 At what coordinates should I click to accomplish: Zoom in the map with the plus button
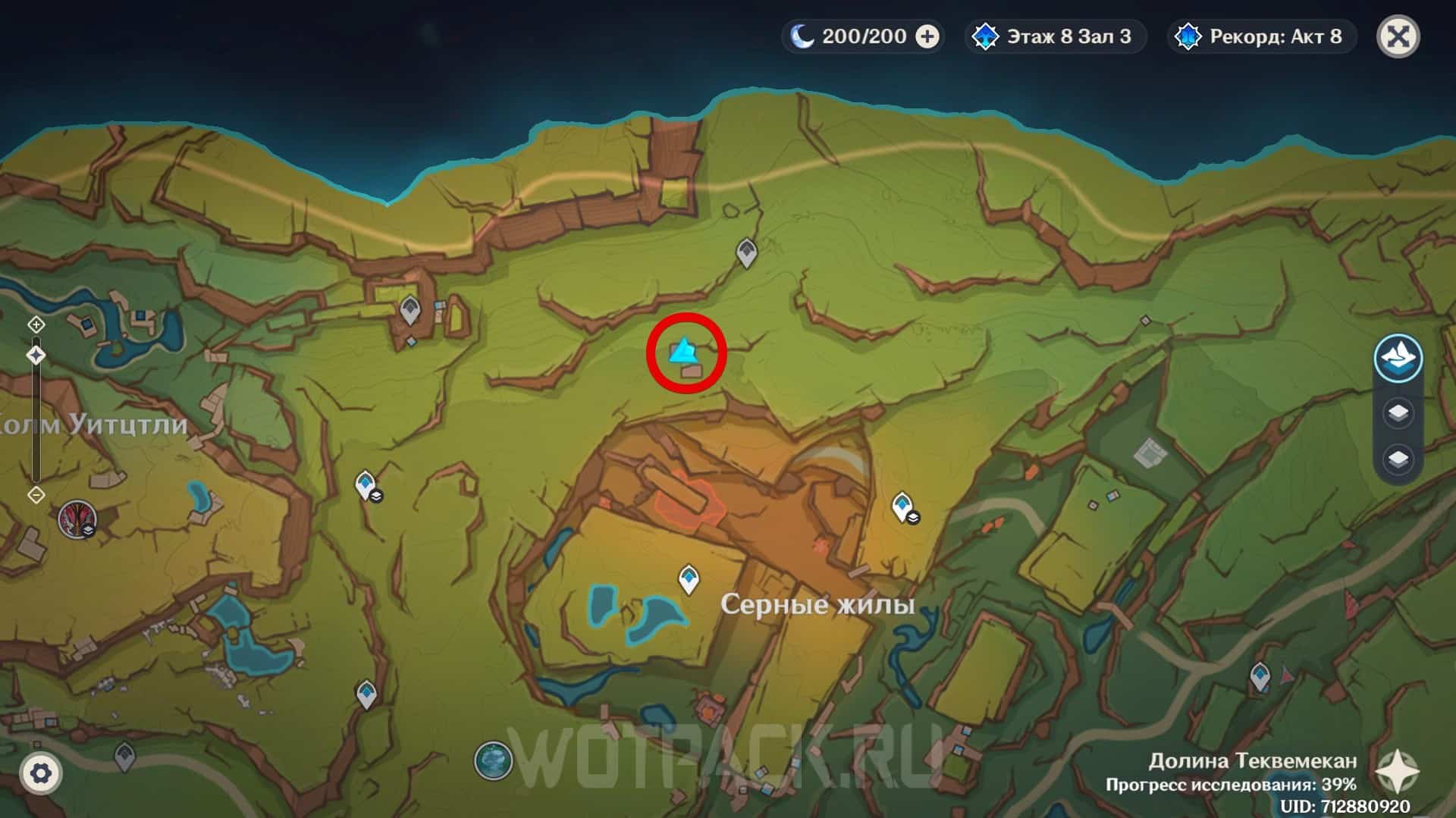point(36,325)
